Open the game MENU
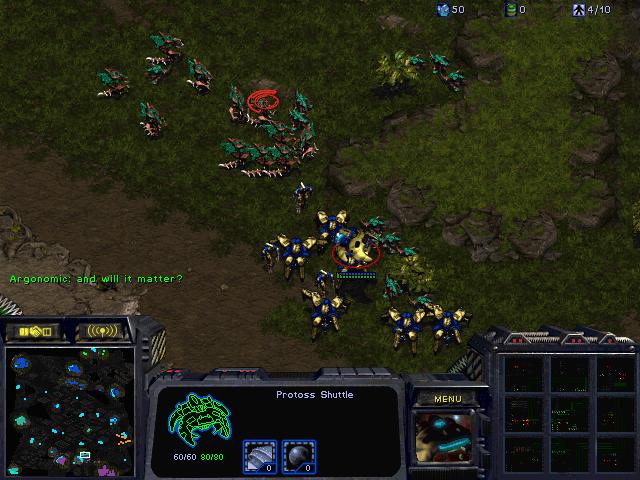This screenshot has width=640, height=480. [447, 399]
